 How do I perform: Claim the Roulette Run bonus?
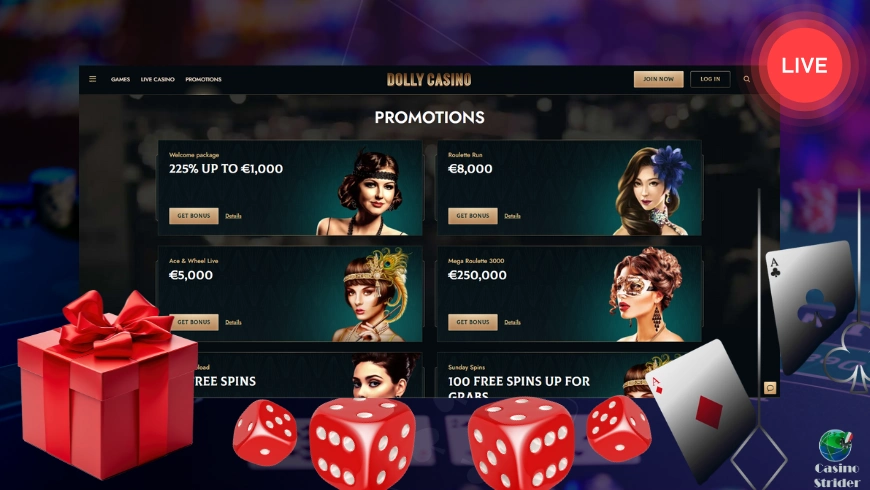coord(472,215)
